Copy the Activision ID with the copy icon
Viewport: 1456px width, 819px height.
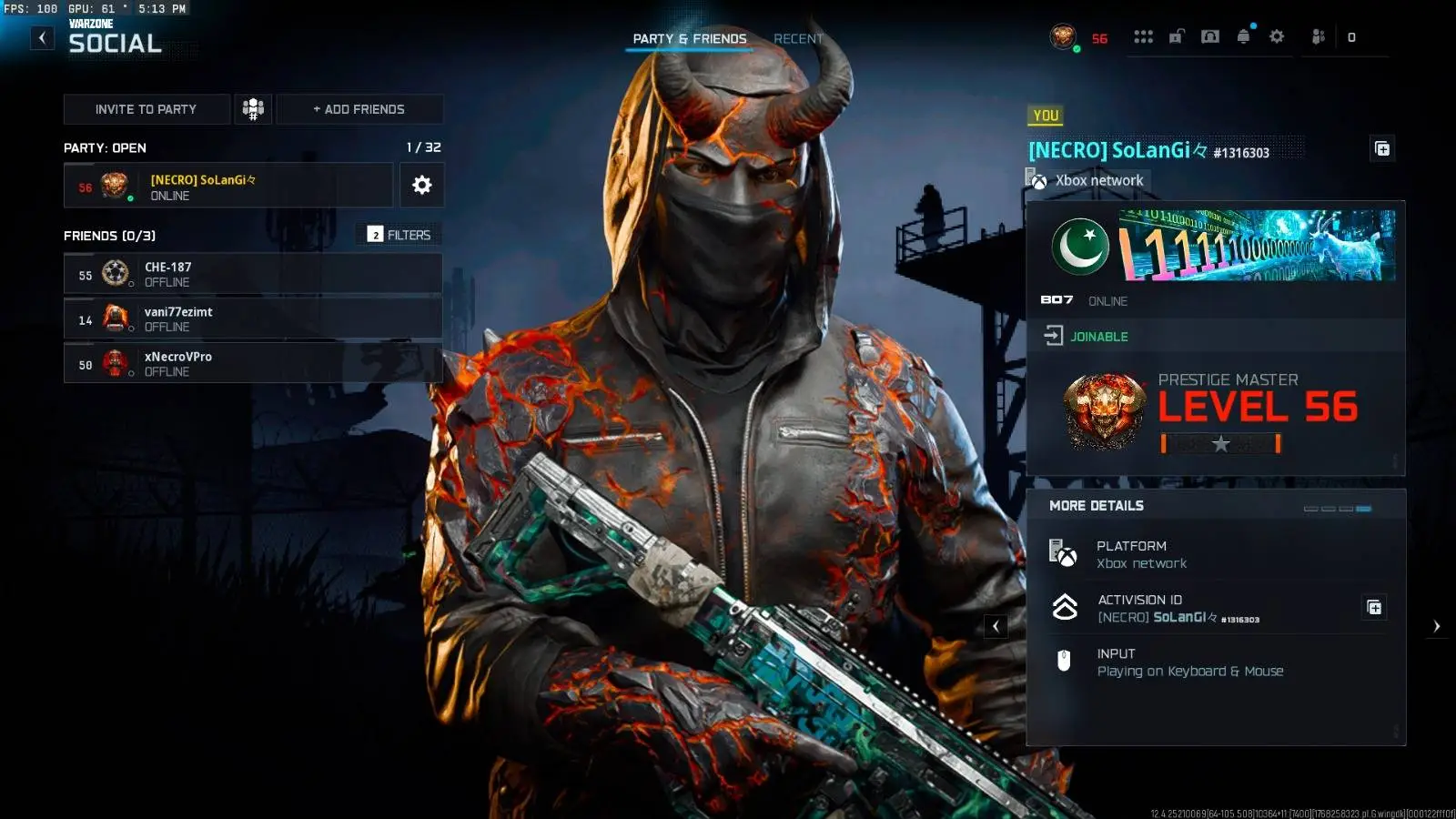[1376, 607]
